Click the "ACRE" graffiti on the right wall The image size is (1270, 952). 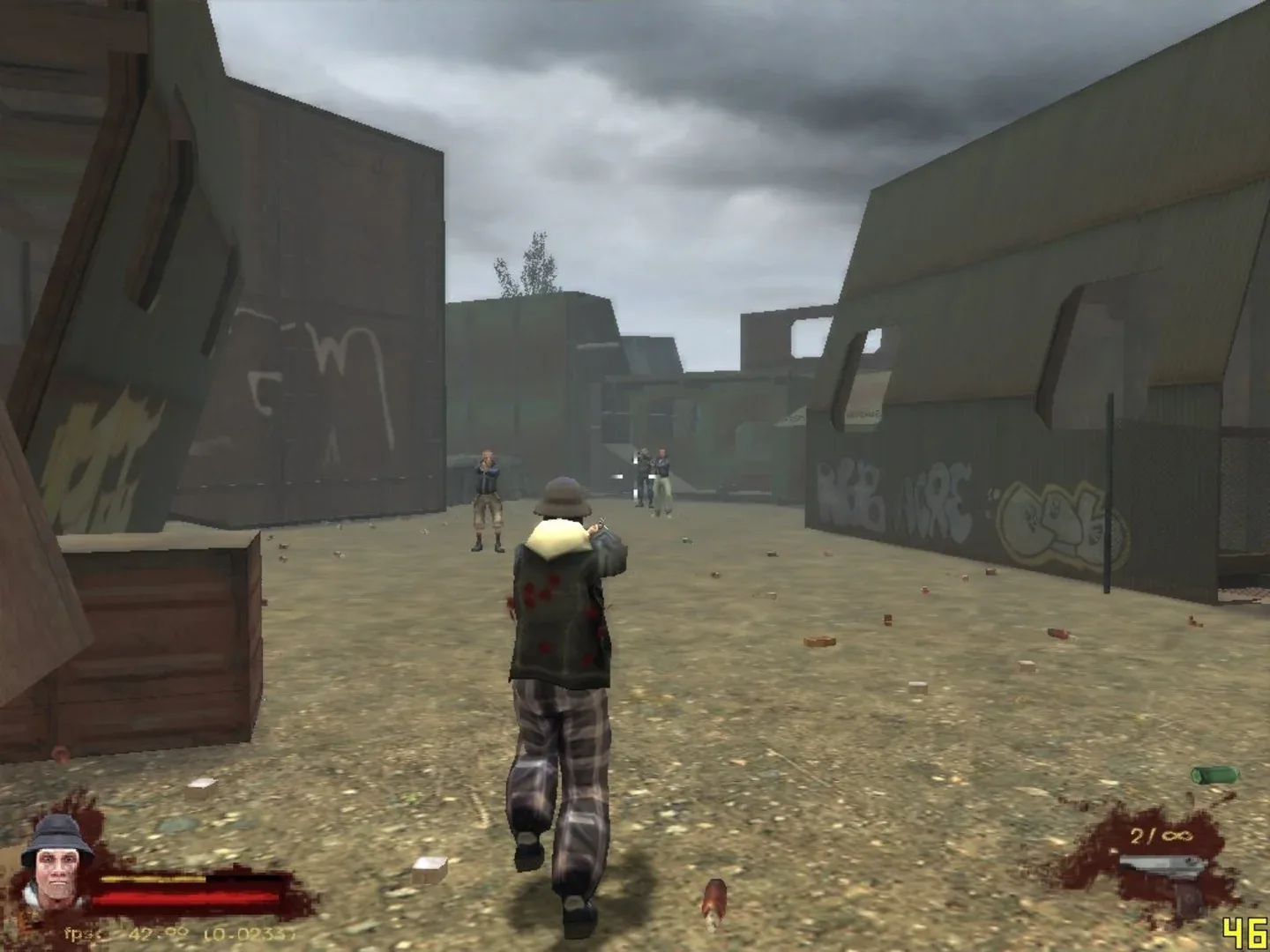point(937,502)
